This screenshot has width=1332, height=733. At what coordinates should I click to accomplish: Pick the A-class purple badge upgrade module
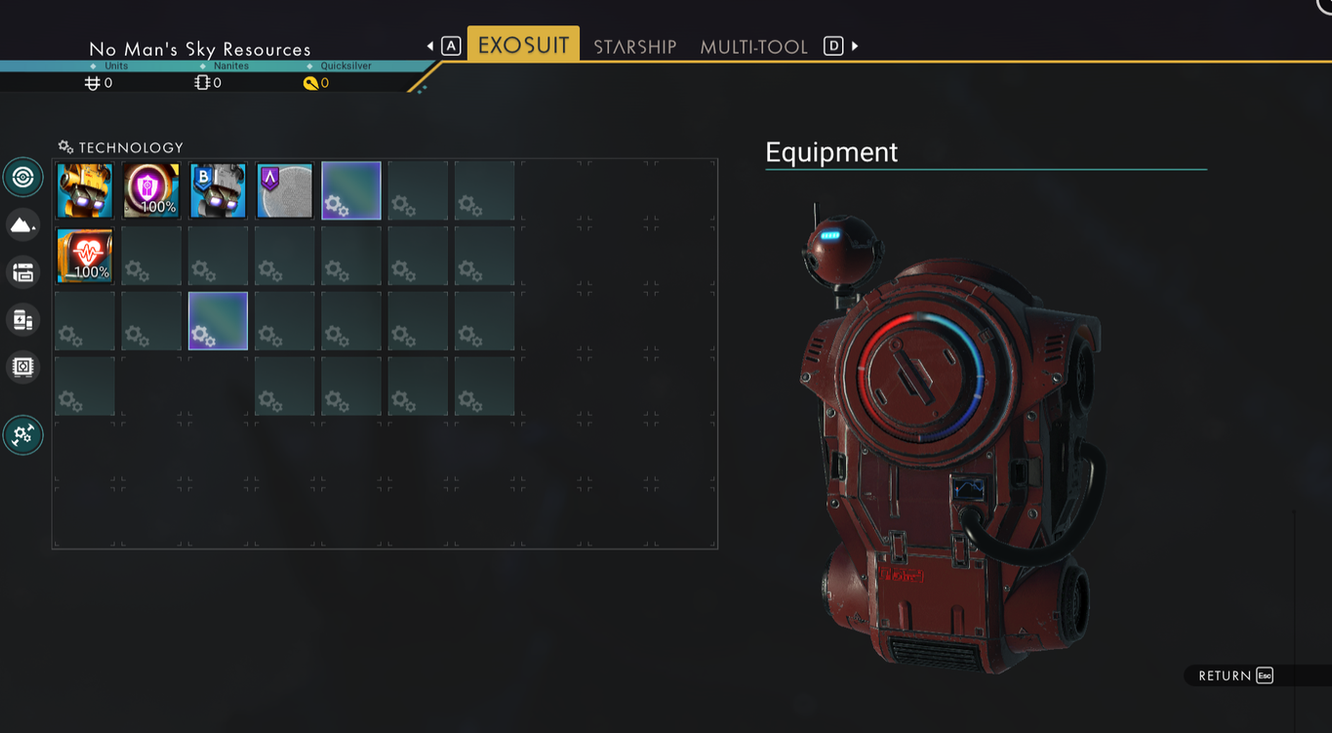click(284, 190)
